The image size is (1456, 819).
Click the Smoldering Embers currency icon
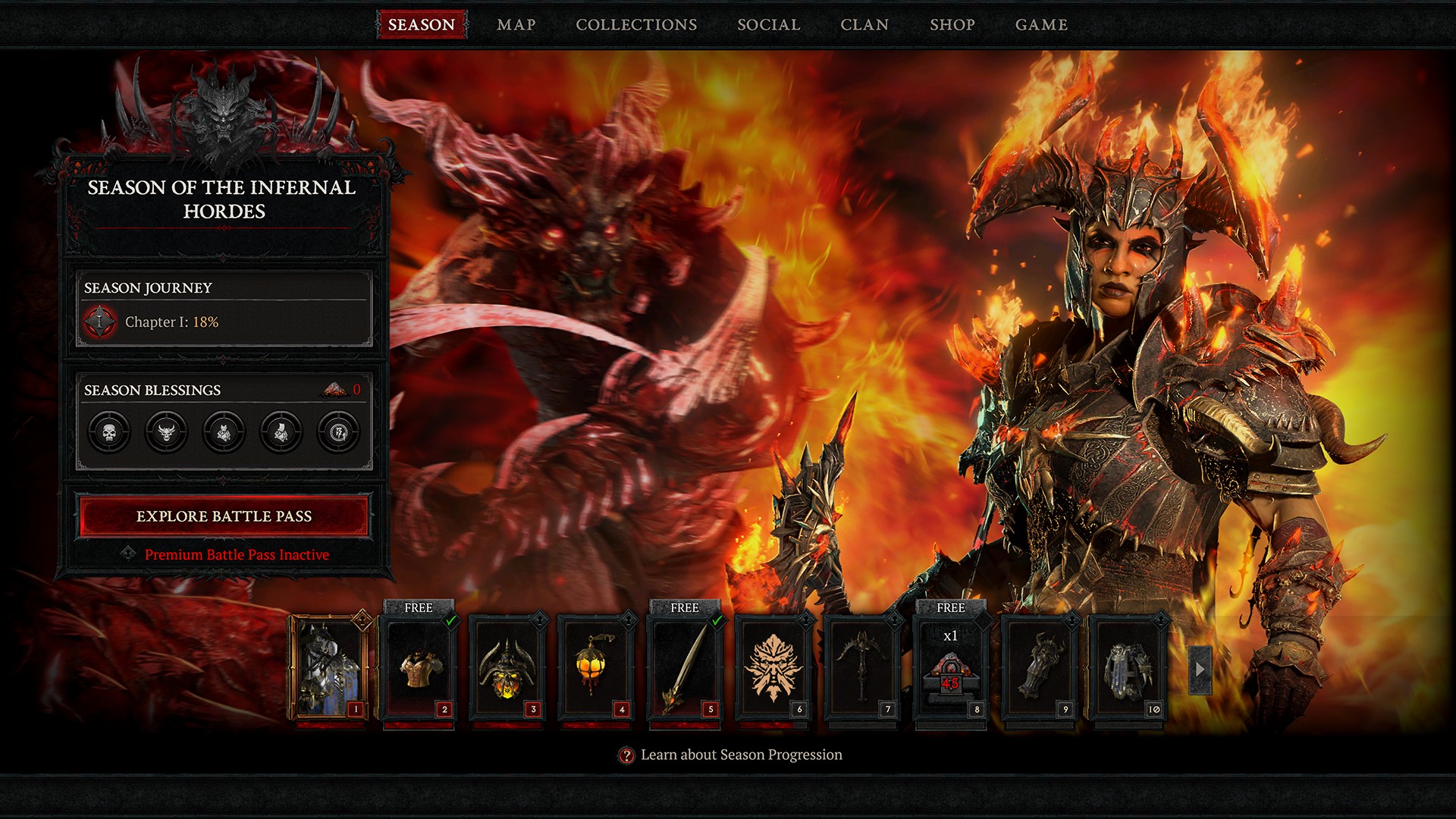click(337, 388)
